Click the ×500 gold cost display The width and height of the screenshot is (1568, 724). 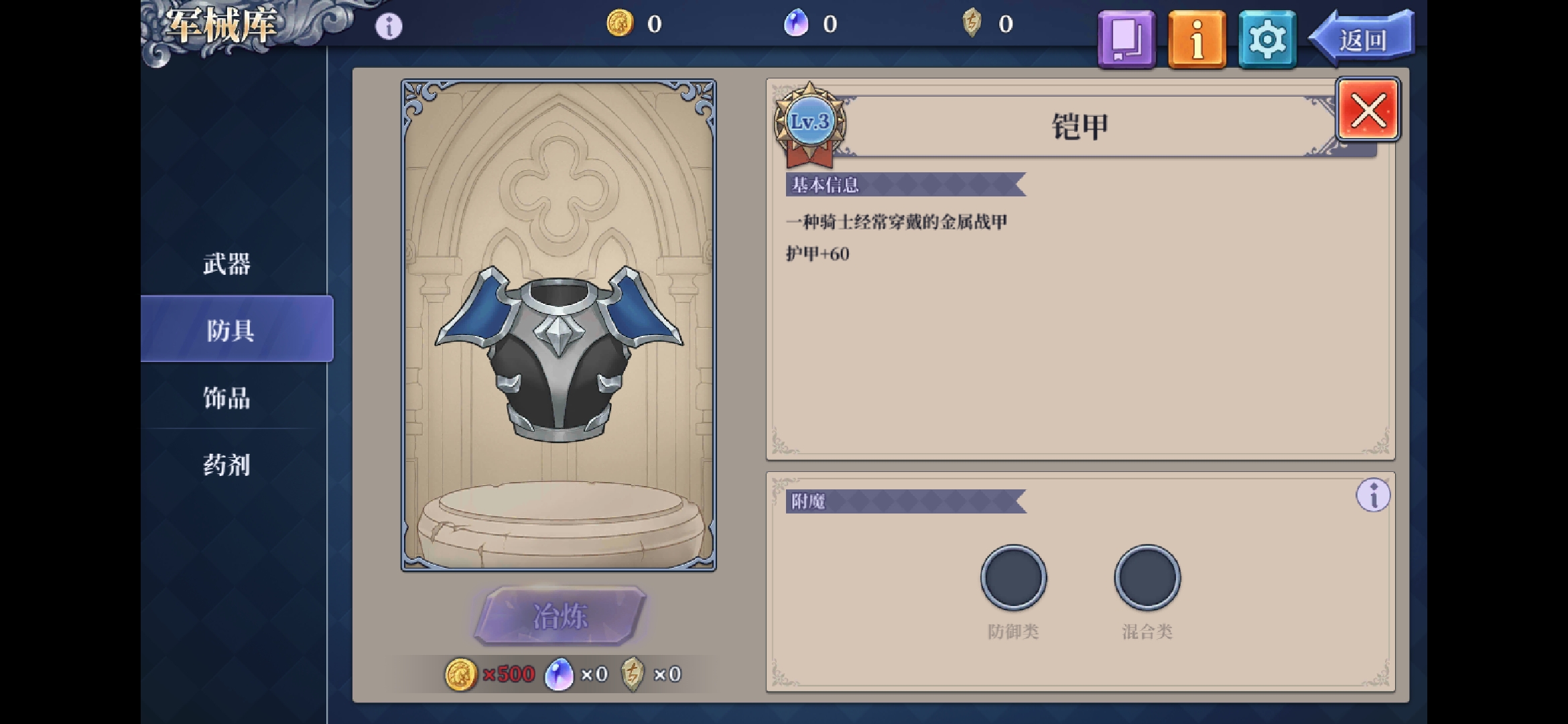coord(490,674)
